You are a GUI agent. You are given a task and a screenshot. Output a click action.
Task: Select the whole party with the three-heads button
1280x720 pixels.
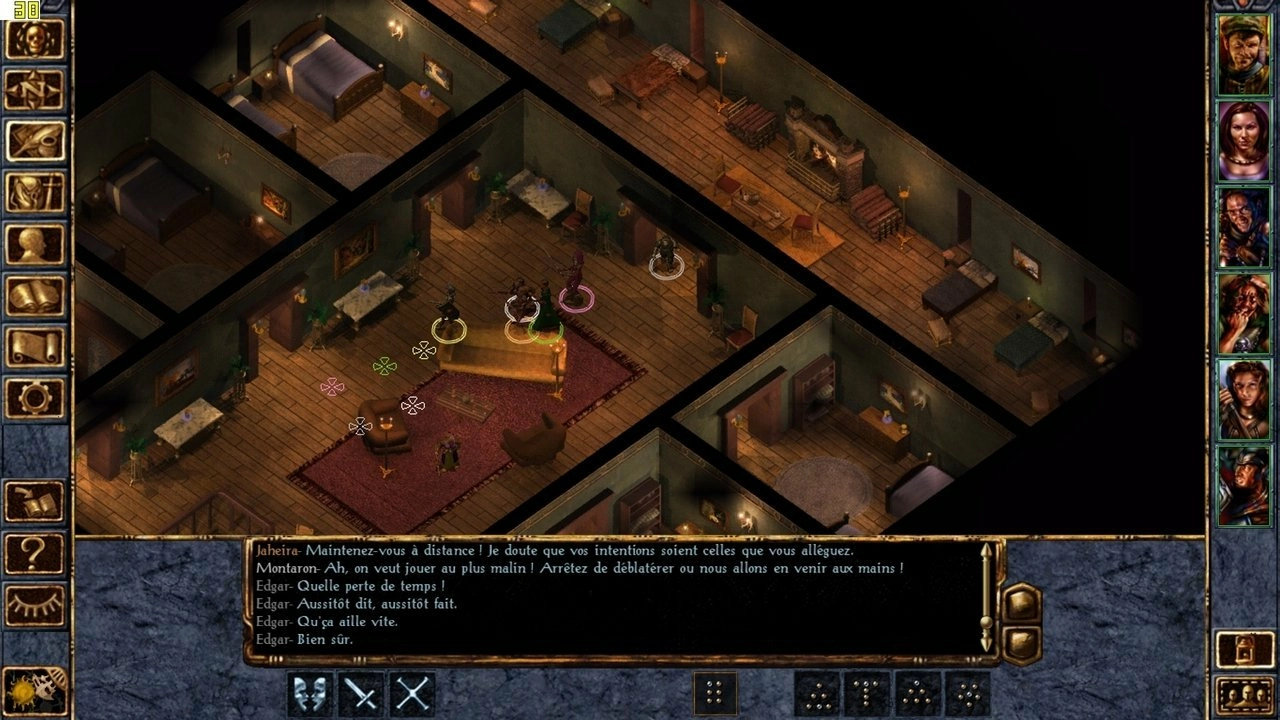1244,694
